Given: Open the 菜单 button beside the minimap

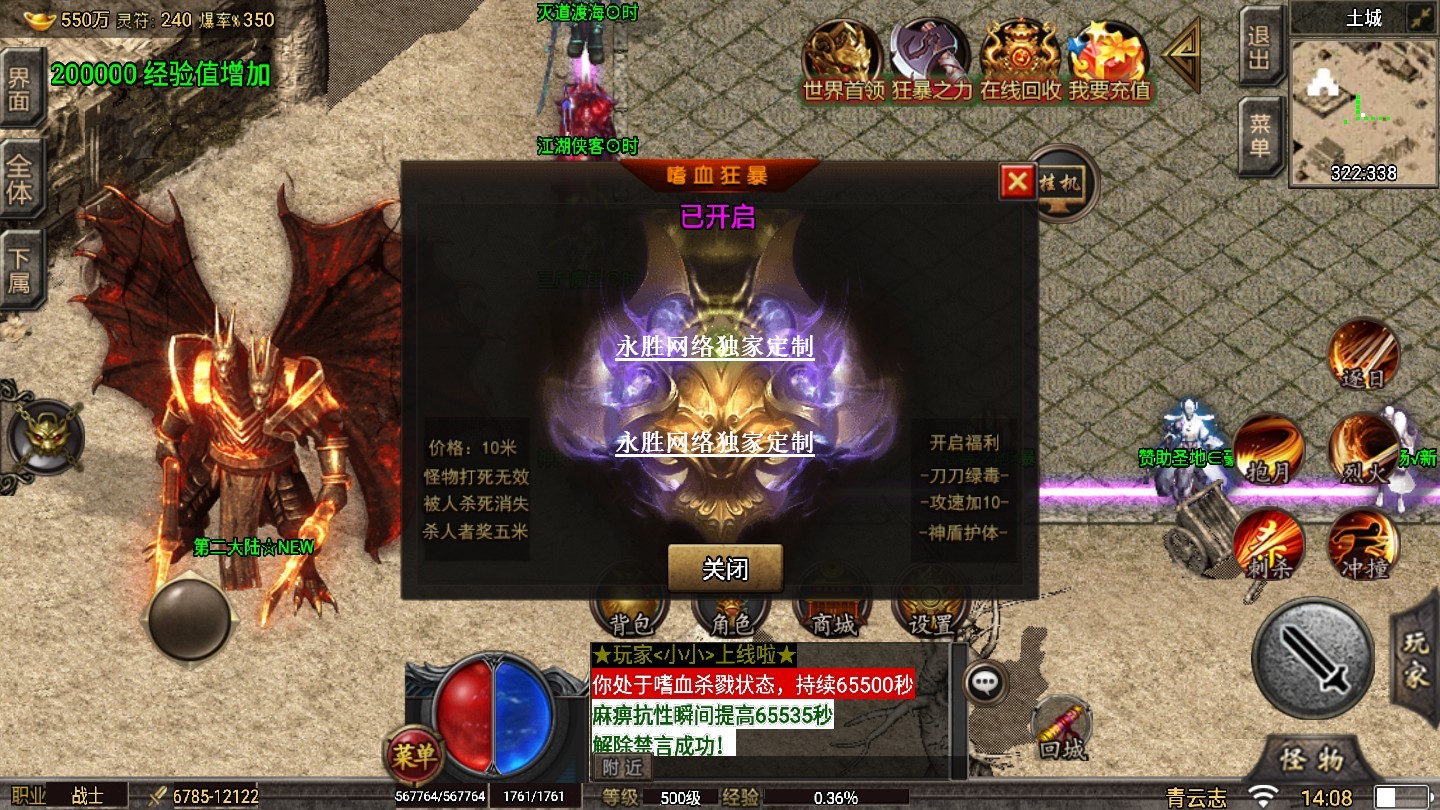Looking at the screenshot, I should [1261, 135].
